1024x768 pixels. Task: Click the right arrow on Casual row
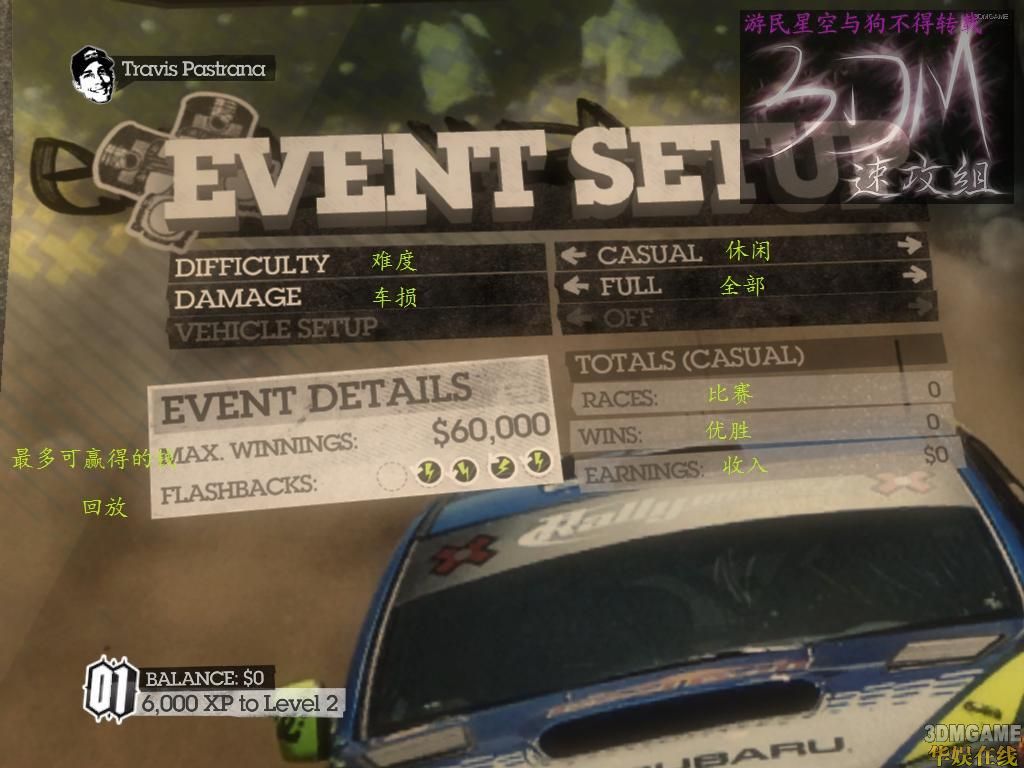tap(908, 244)
